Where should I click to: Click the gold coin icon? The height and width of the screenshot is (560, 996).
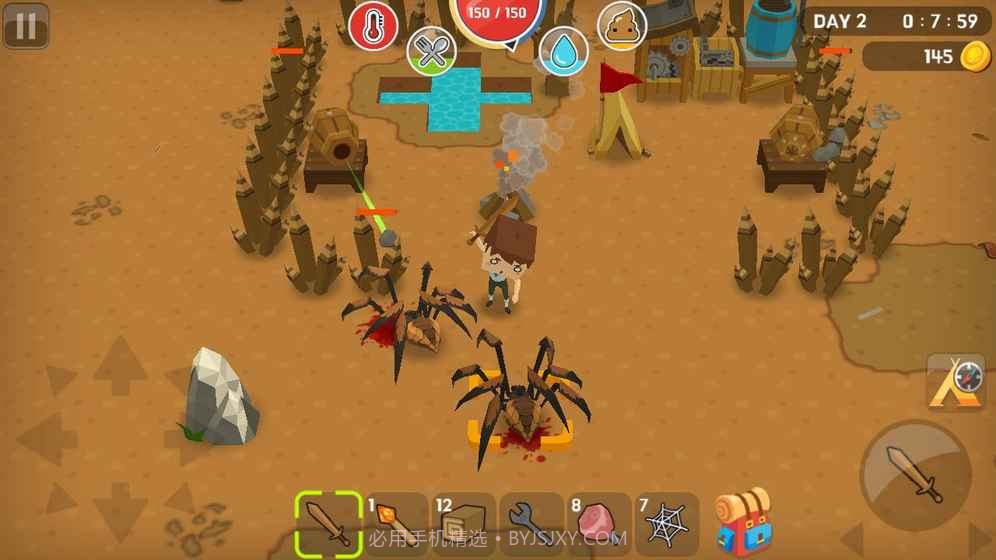click(975, 57)
